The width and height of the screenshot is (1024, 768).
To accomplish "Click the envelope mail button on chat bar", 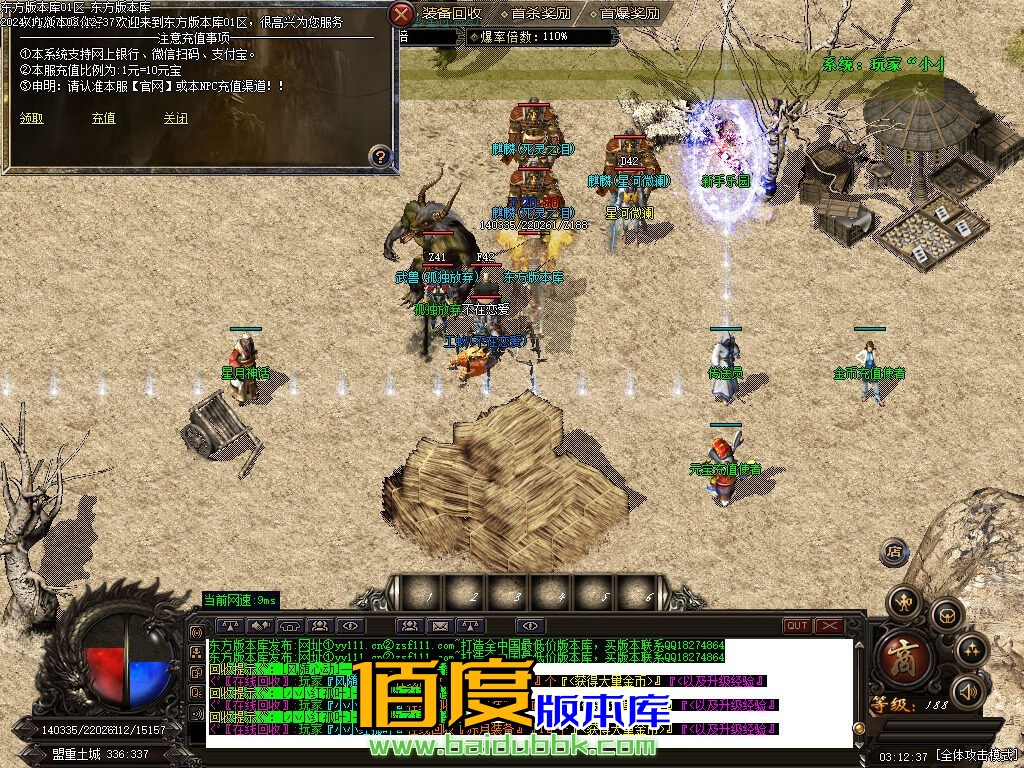I will 439,626.
